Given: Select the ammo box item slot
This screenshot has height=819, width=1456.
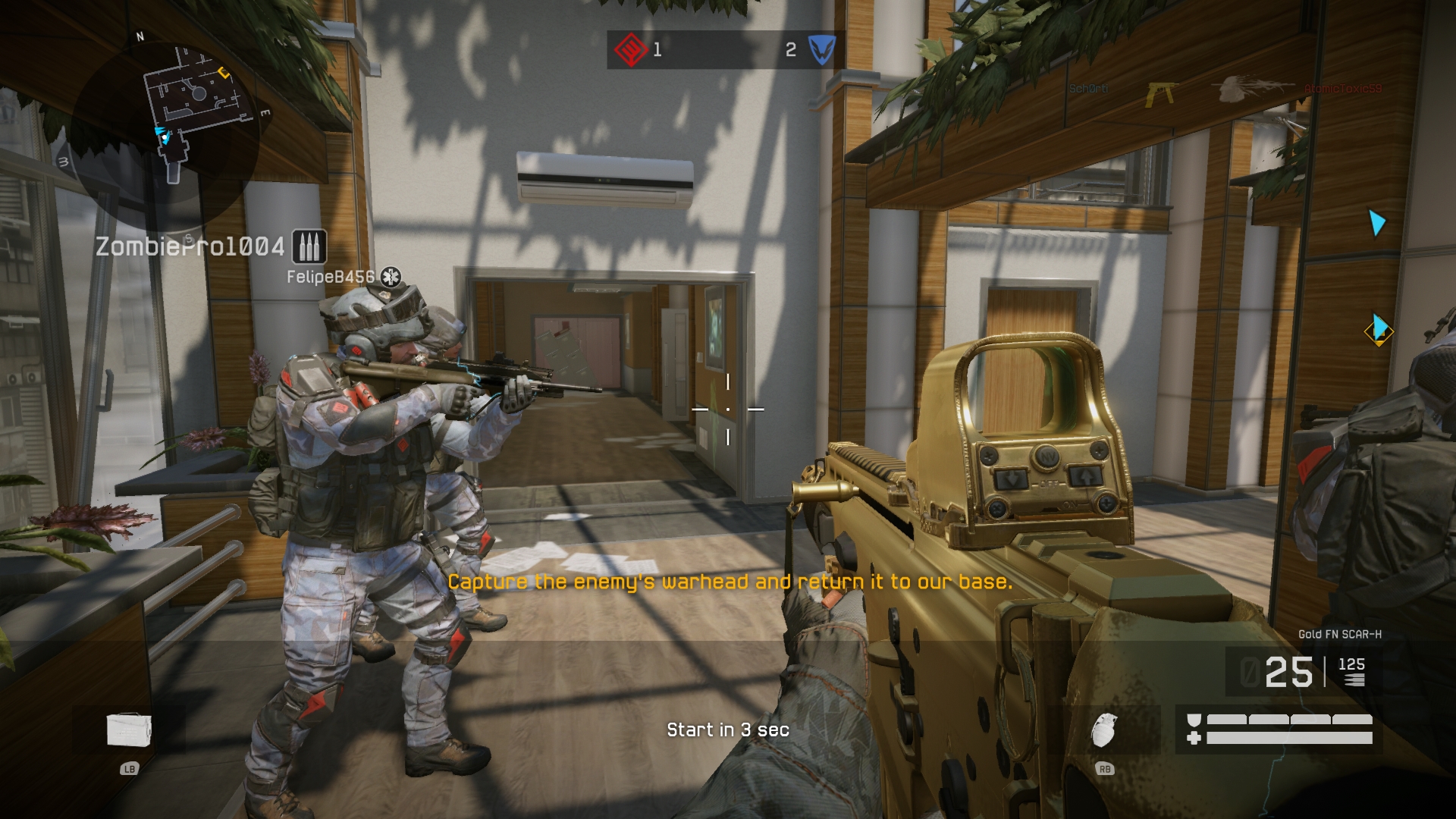Looking at the screenshot, I should click(x=129, y=730).
